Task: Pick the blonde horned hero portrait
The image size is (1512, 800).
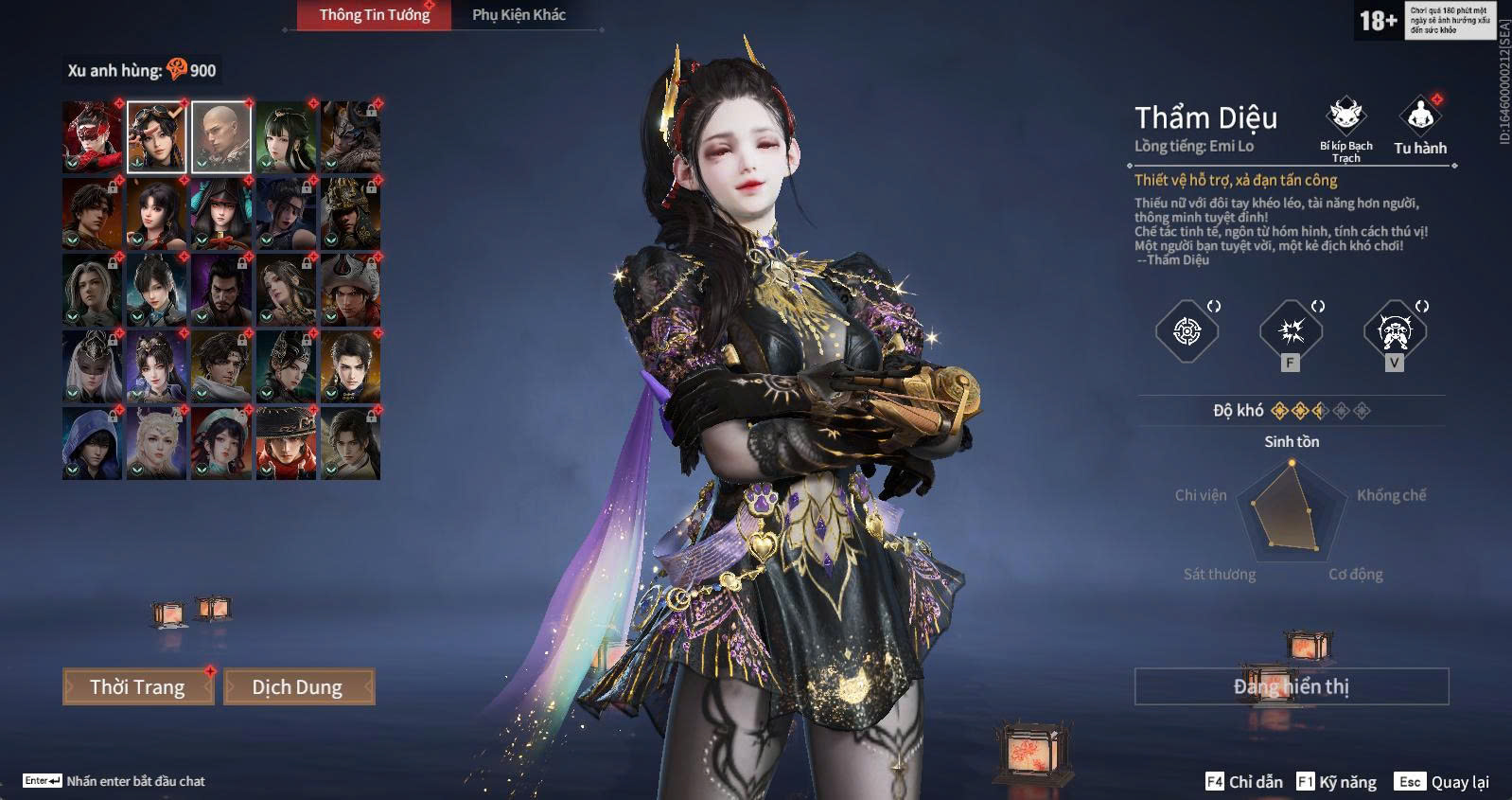Action: [x=157, y=443]
